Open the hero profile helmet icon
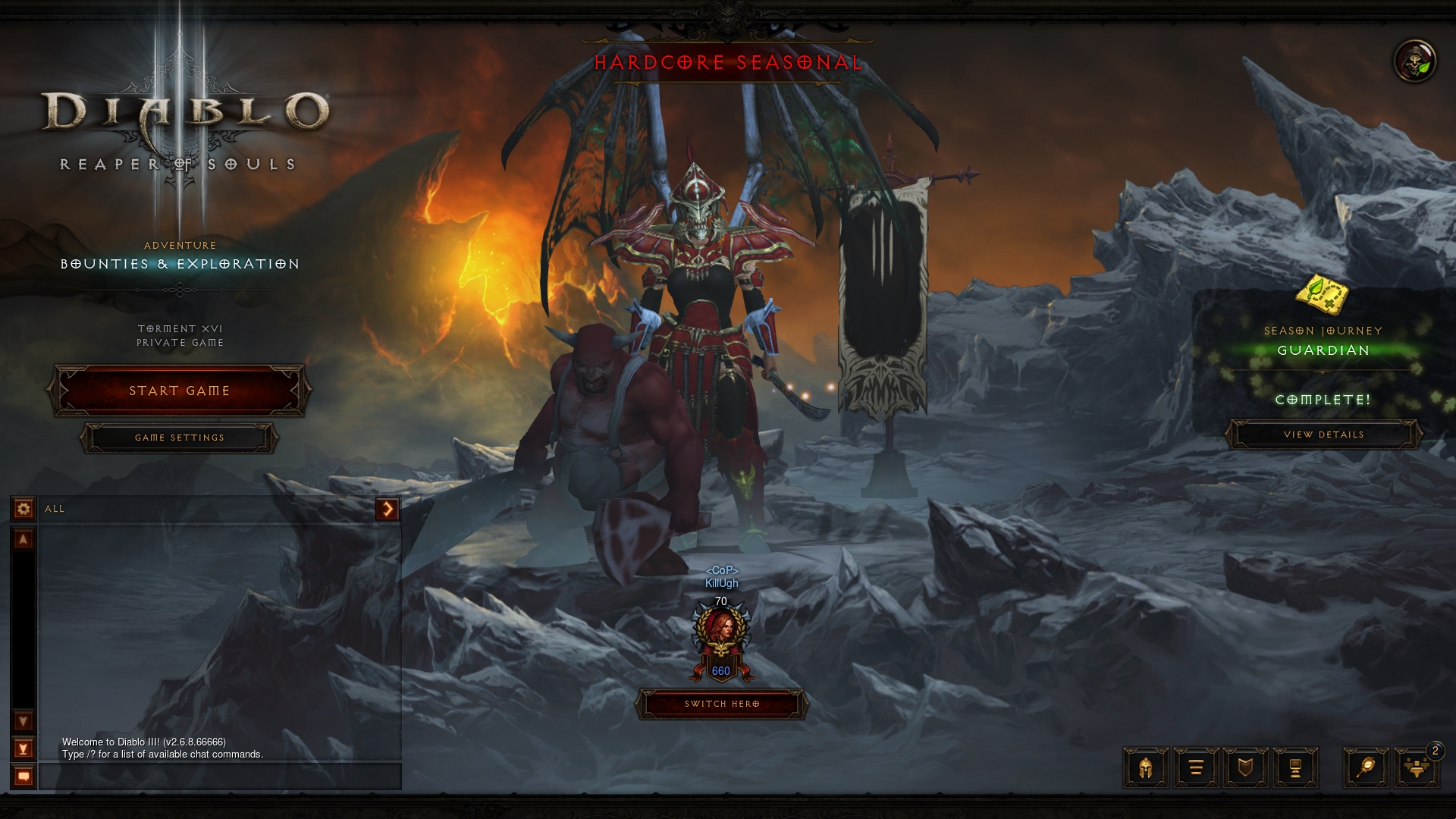 click(x=1145, y=768)
